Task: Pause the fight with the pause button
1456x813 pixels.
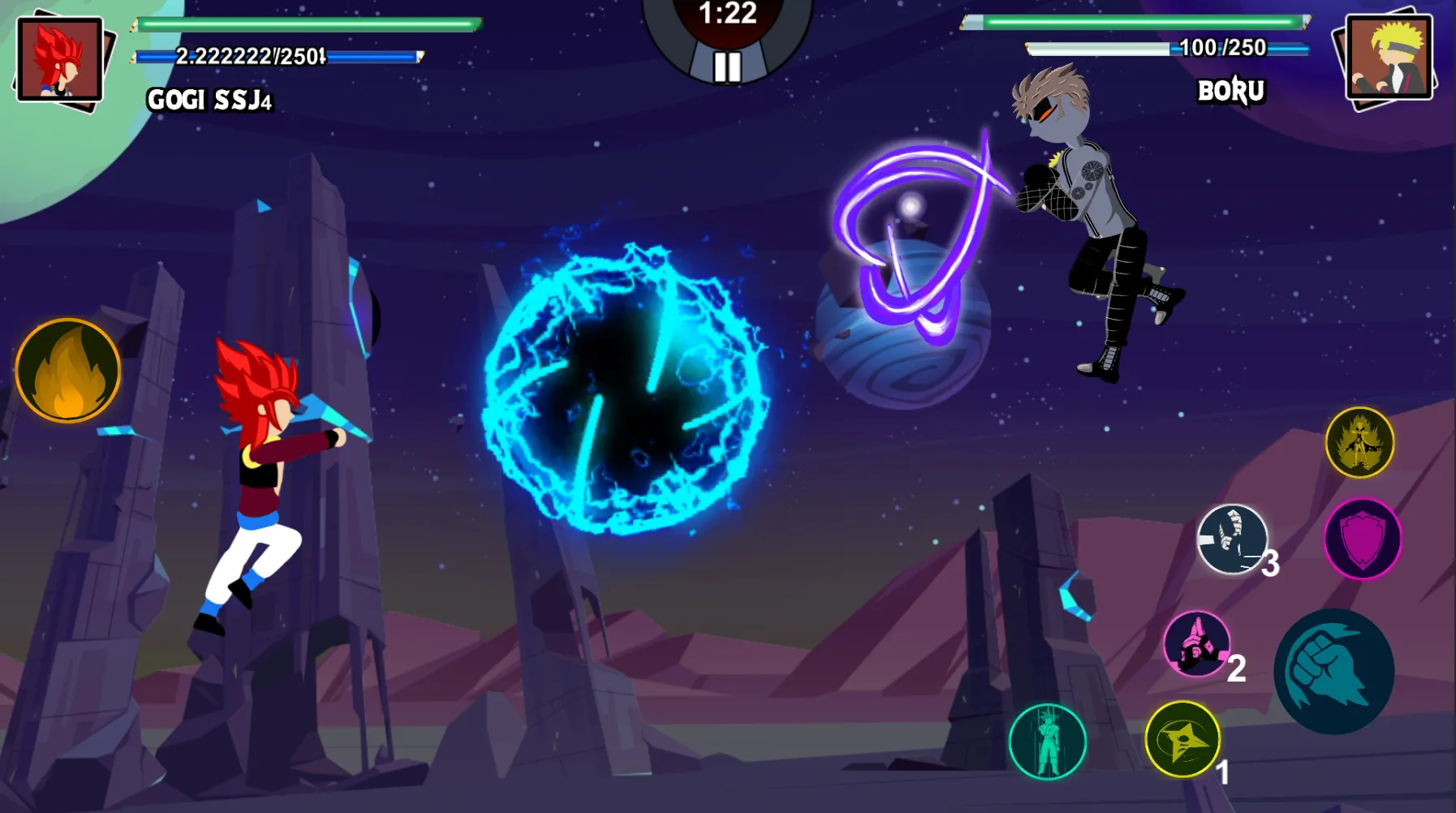Action: tap(727, 66)
